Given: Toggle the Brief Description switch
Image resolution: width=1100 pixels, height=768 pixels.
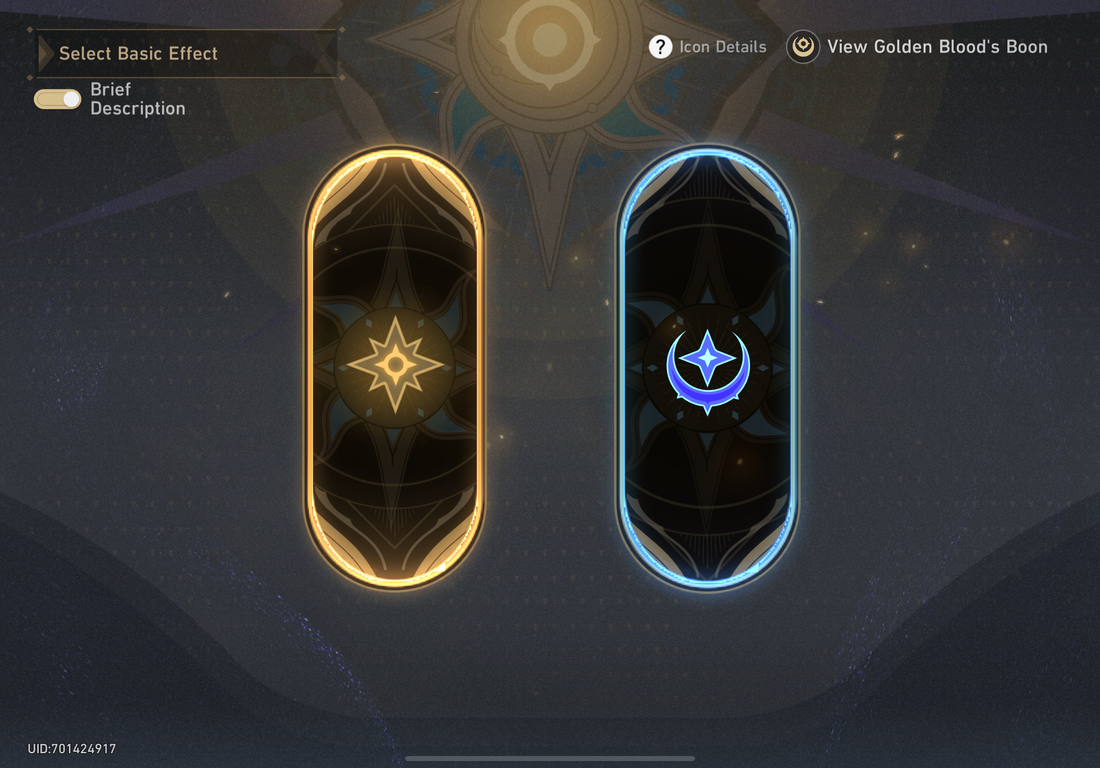Looking at the screenshot, I should point(58,99).
